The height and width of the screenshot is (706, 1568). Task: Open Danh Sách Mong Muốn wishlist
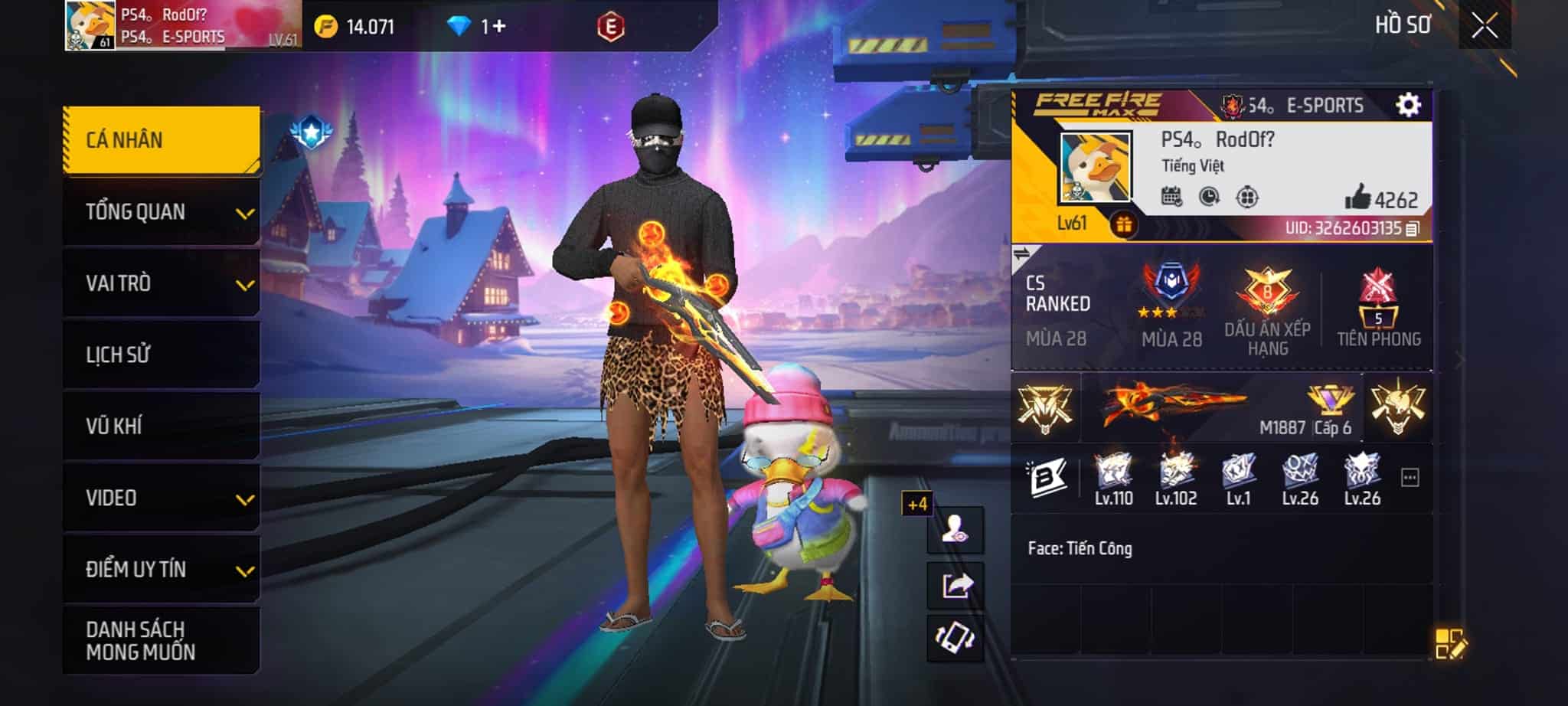[162, 641]
